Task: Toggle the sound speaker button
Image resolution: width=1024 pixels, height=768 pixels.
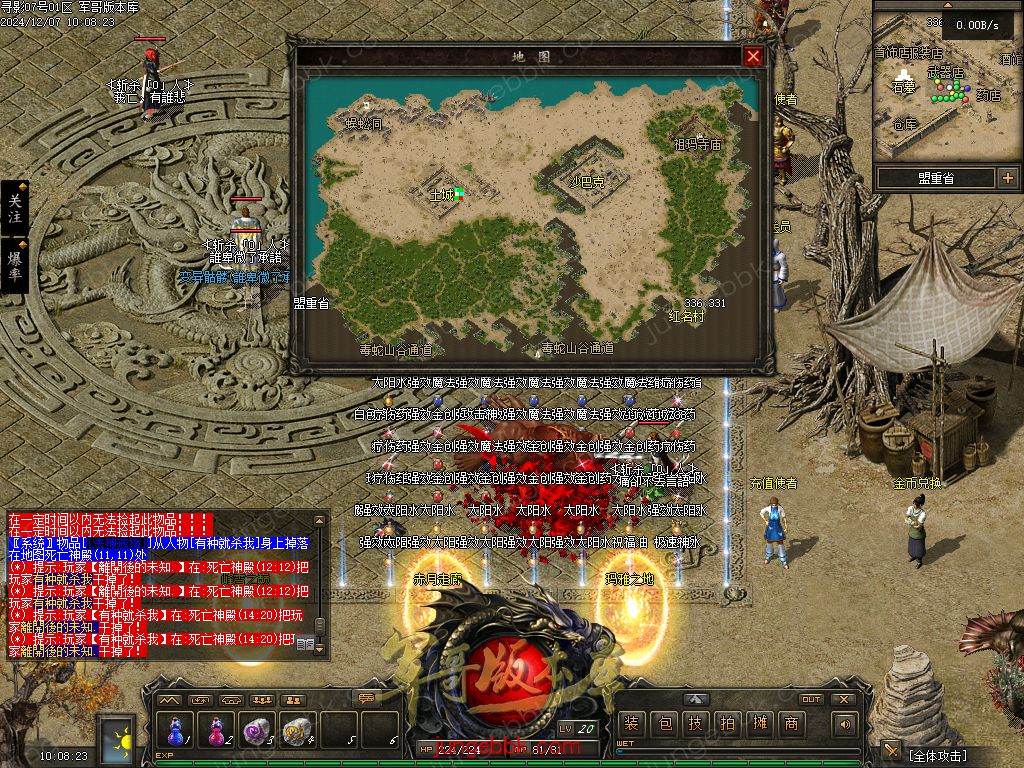Action: tap(845, 724)
